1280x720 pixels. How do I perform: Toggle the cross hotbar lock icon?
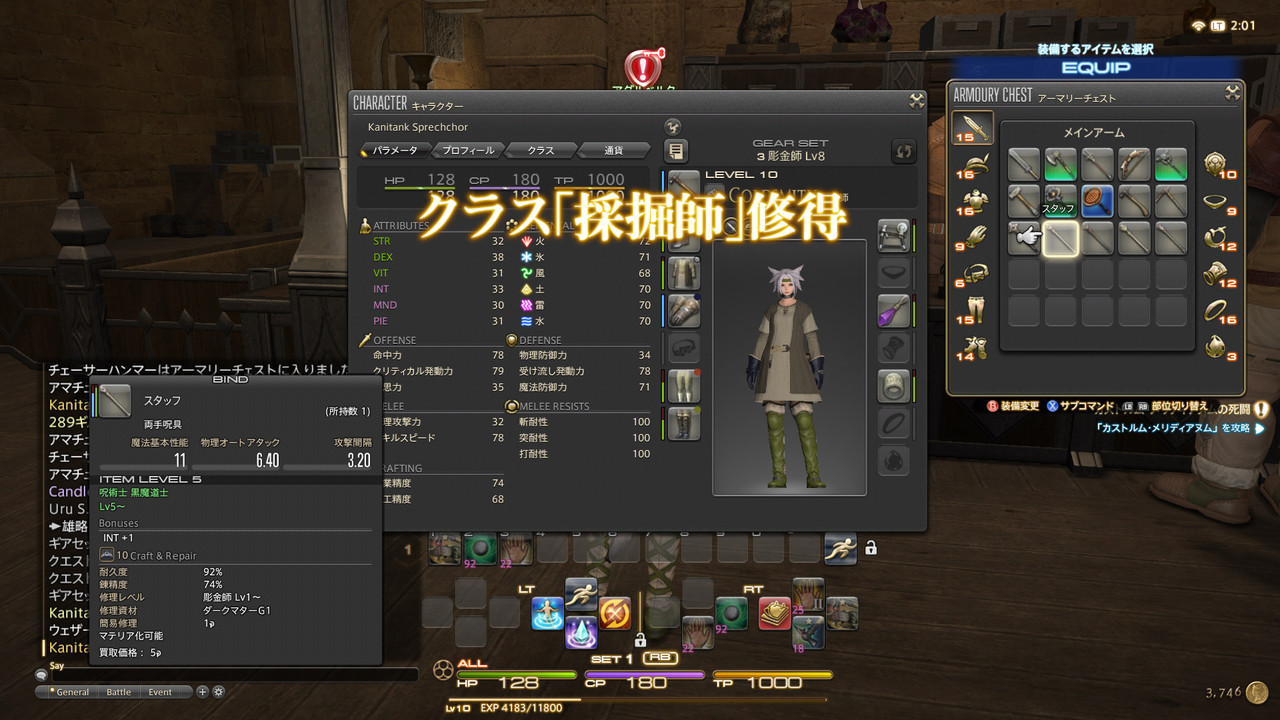640,641
